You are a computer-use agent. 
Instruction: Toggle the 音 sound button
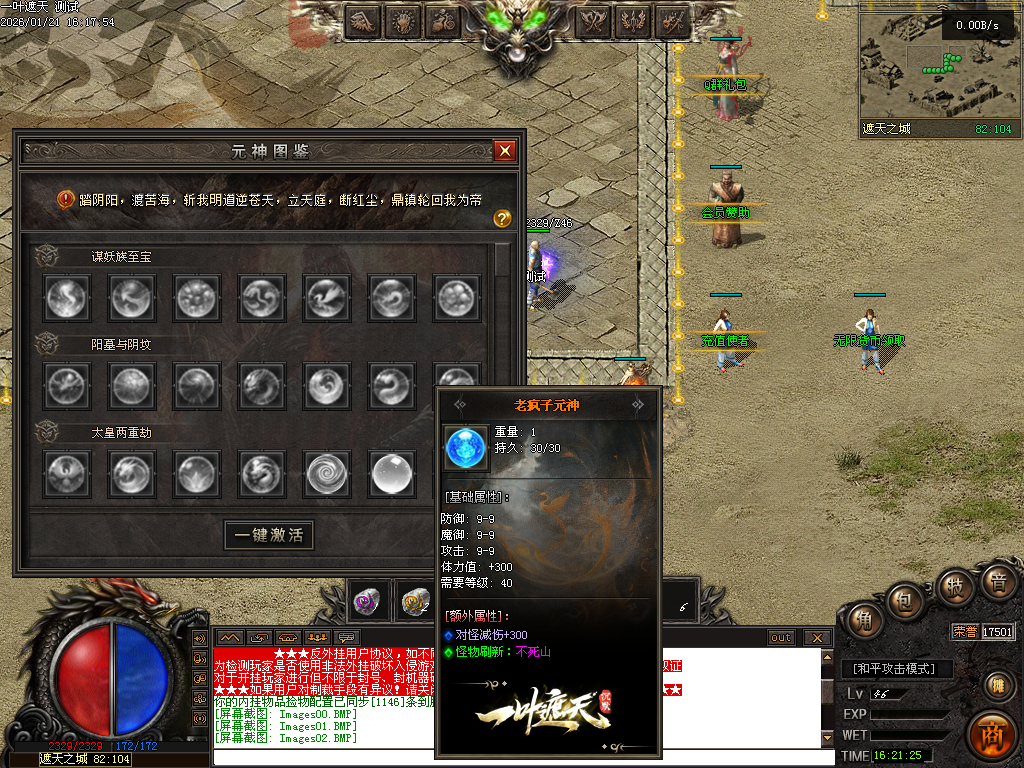click(x=997, y=581)
